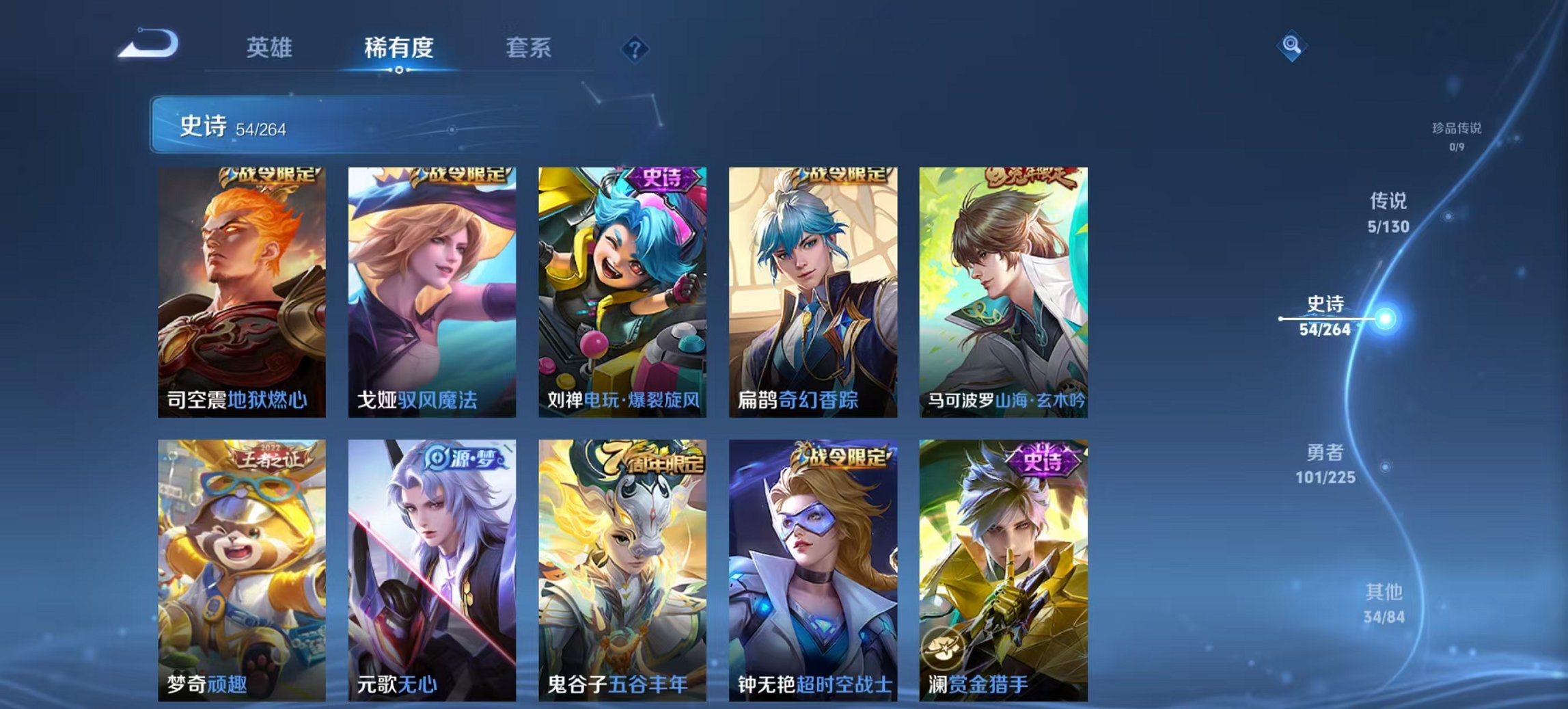Open the search magnifier icon
The image size is (1568, 709).
click(x=1290, y=45)
